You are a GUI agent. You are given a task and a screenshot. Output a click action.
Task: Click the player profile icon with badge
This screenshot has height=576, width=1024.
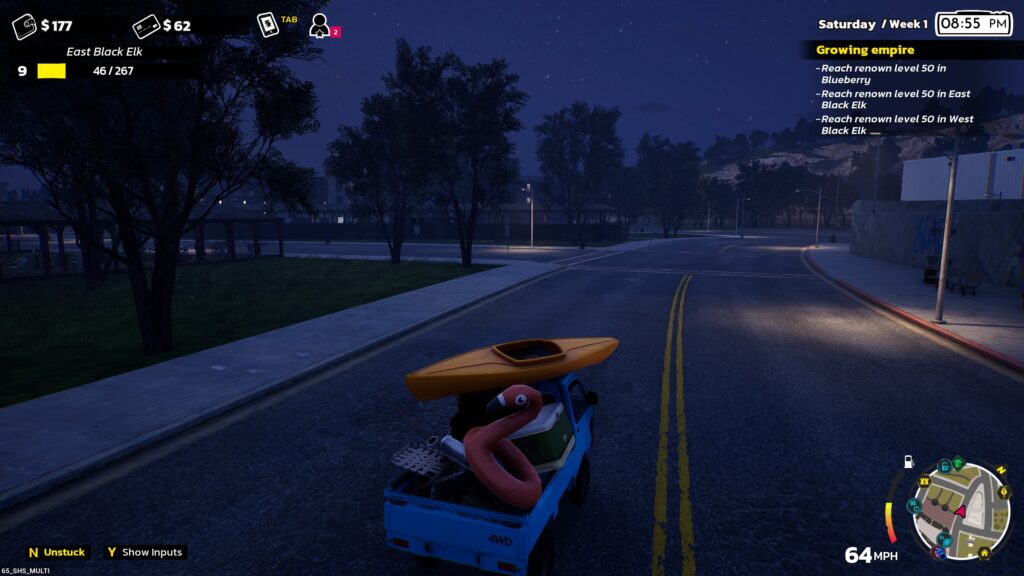point(319,24)
